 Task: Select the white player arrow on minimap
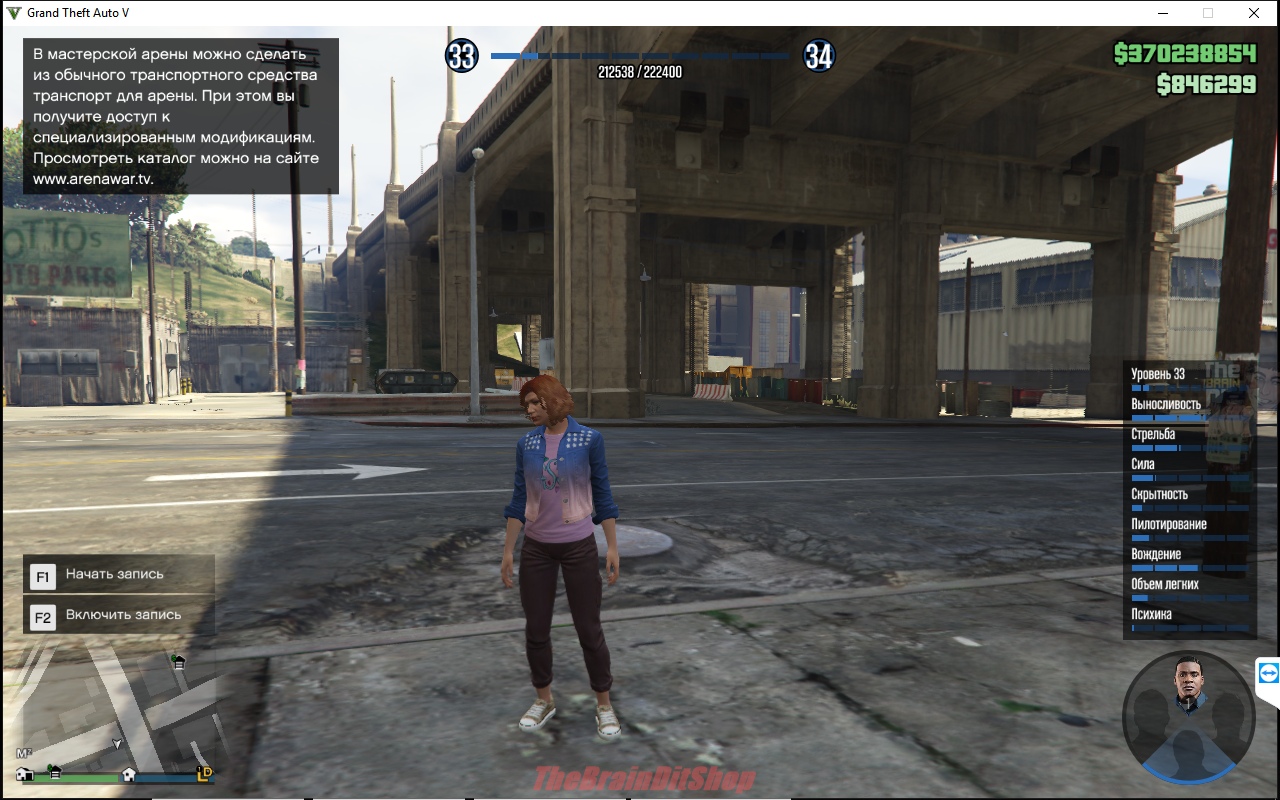point(117,744)
